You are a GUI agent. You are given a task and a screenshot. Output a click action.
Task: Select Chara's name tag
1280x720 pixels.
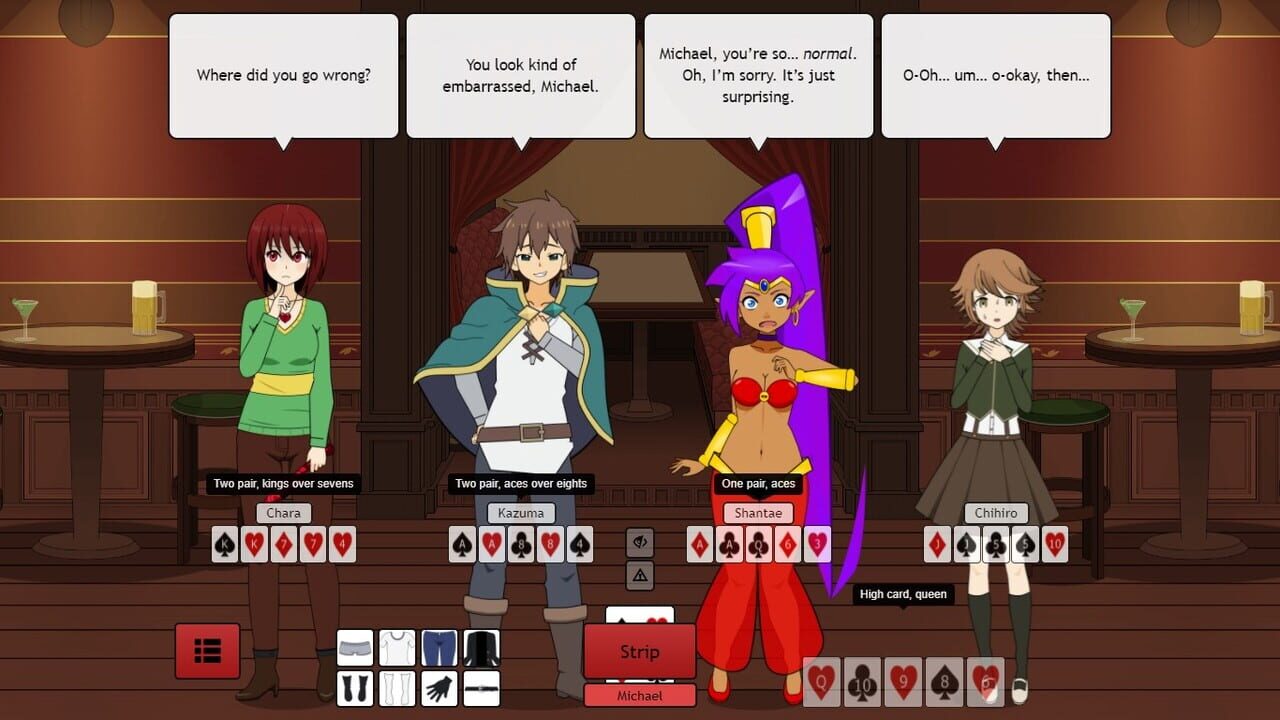283,512
